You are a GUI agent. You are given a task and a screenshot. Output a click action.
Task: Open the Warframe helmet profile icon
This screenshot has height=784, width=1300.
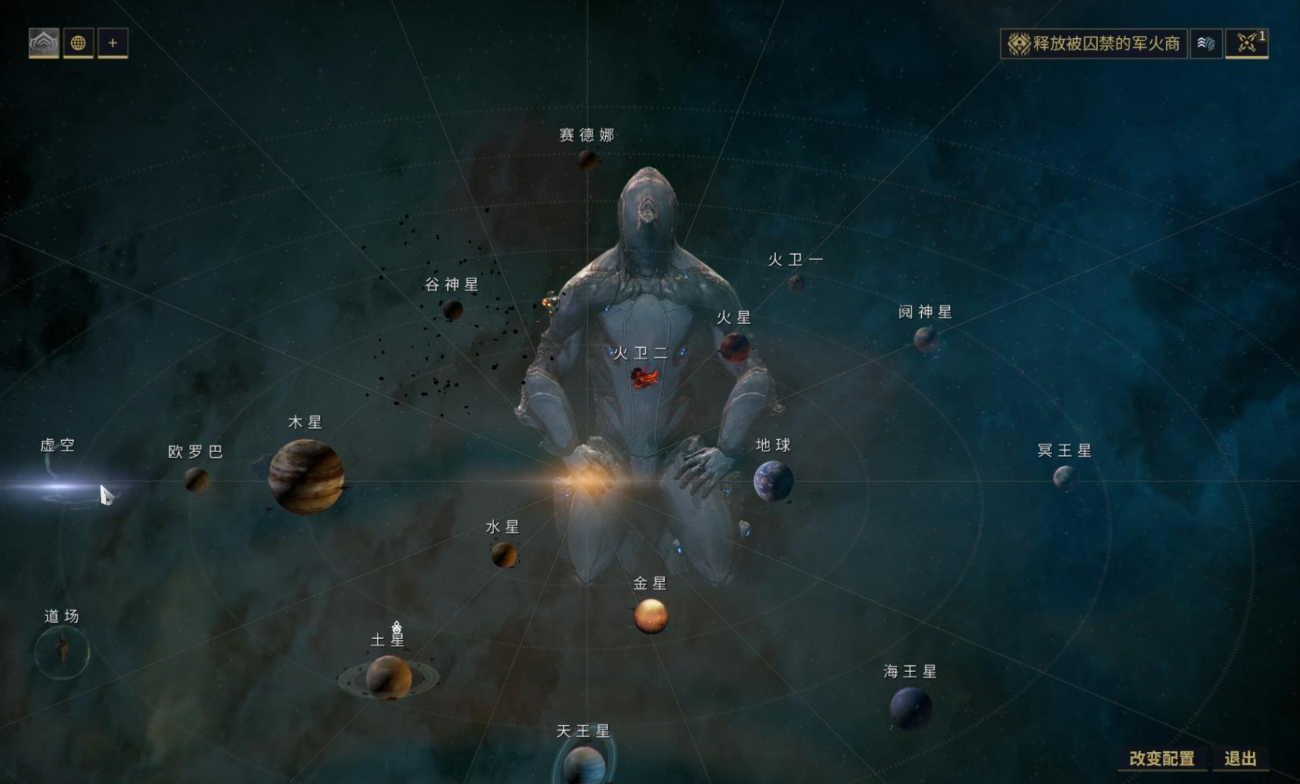[x=44, y=43]
